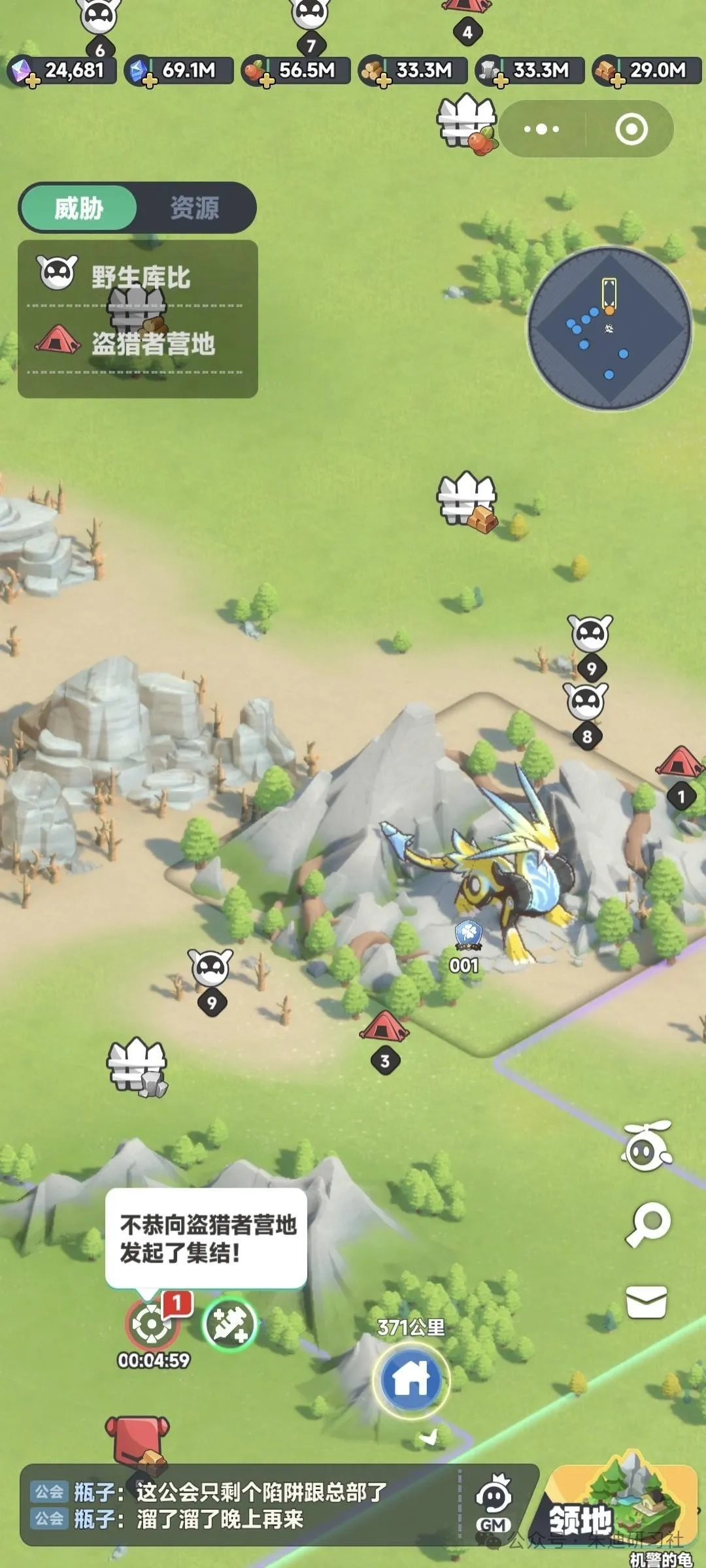Image resolution: width=706 pixels, height=1568 pixels.
Task: Open the rally notification with the red badge
Action: (x=152, y=1323)
